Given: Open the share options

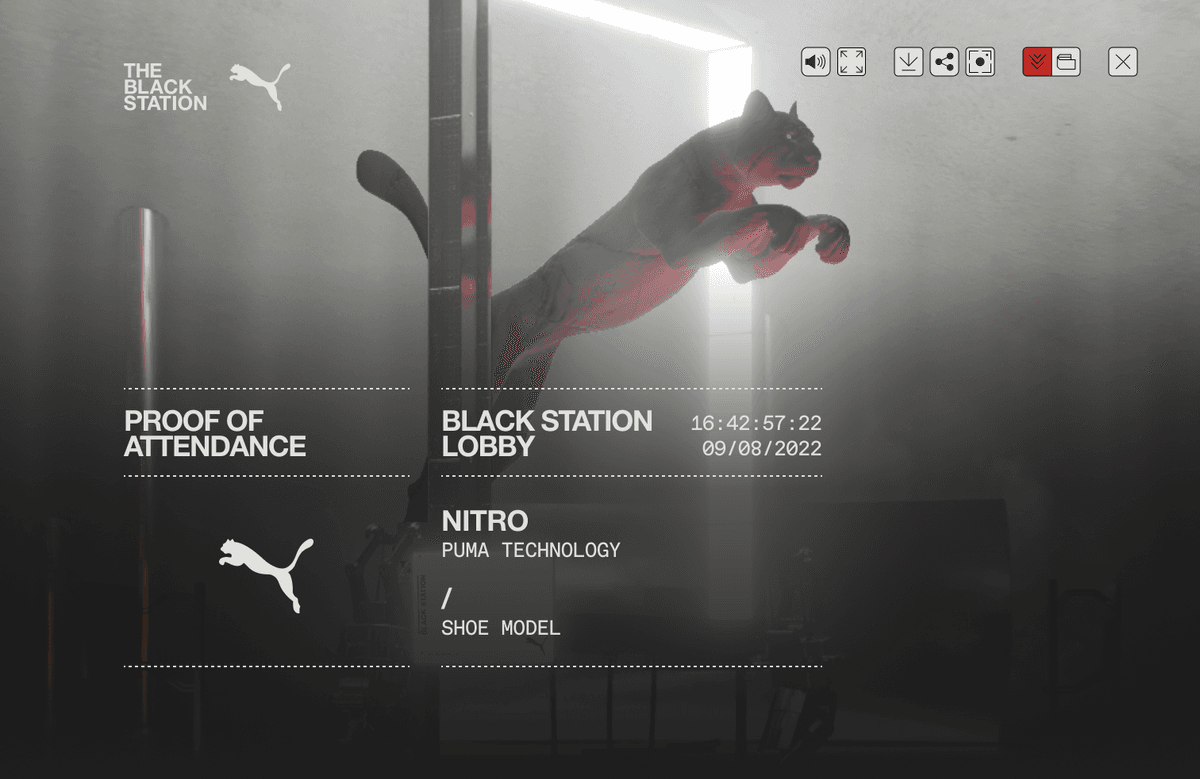Looking at the screenshot, I should pyautogui.click(x=944, y=62).
